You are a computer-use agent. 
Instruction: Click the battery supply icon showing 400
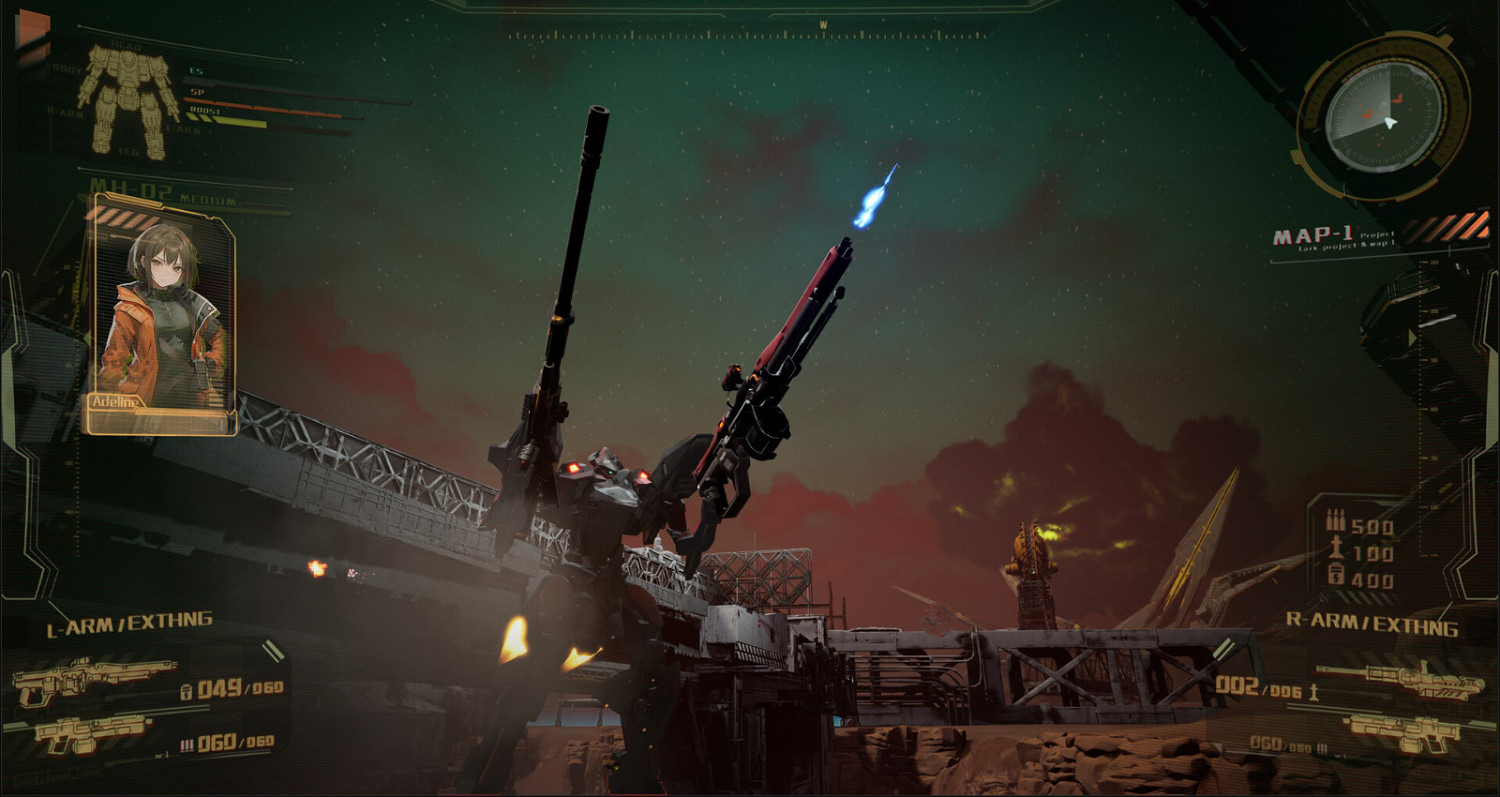pos(1336,574)
